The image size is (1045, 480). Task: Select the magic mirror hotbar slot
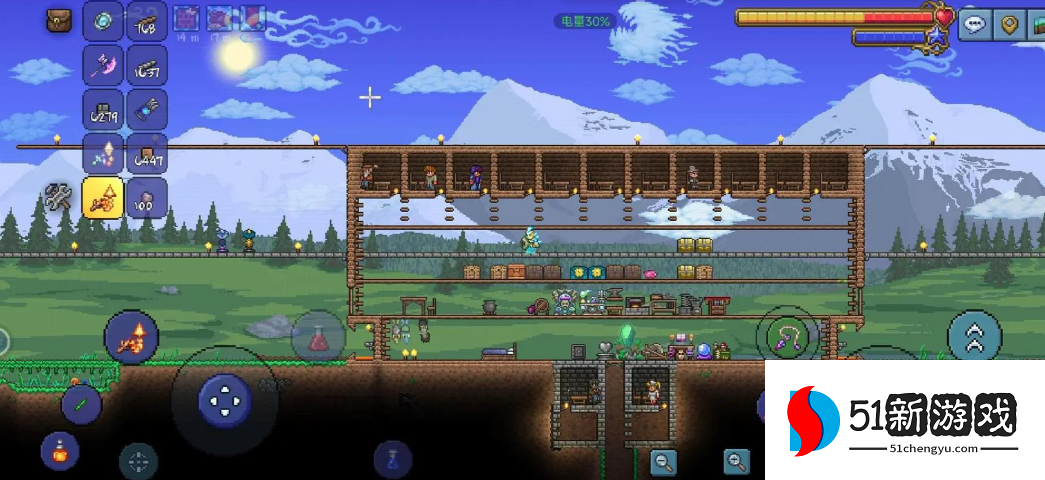click(x=103, y=21)
